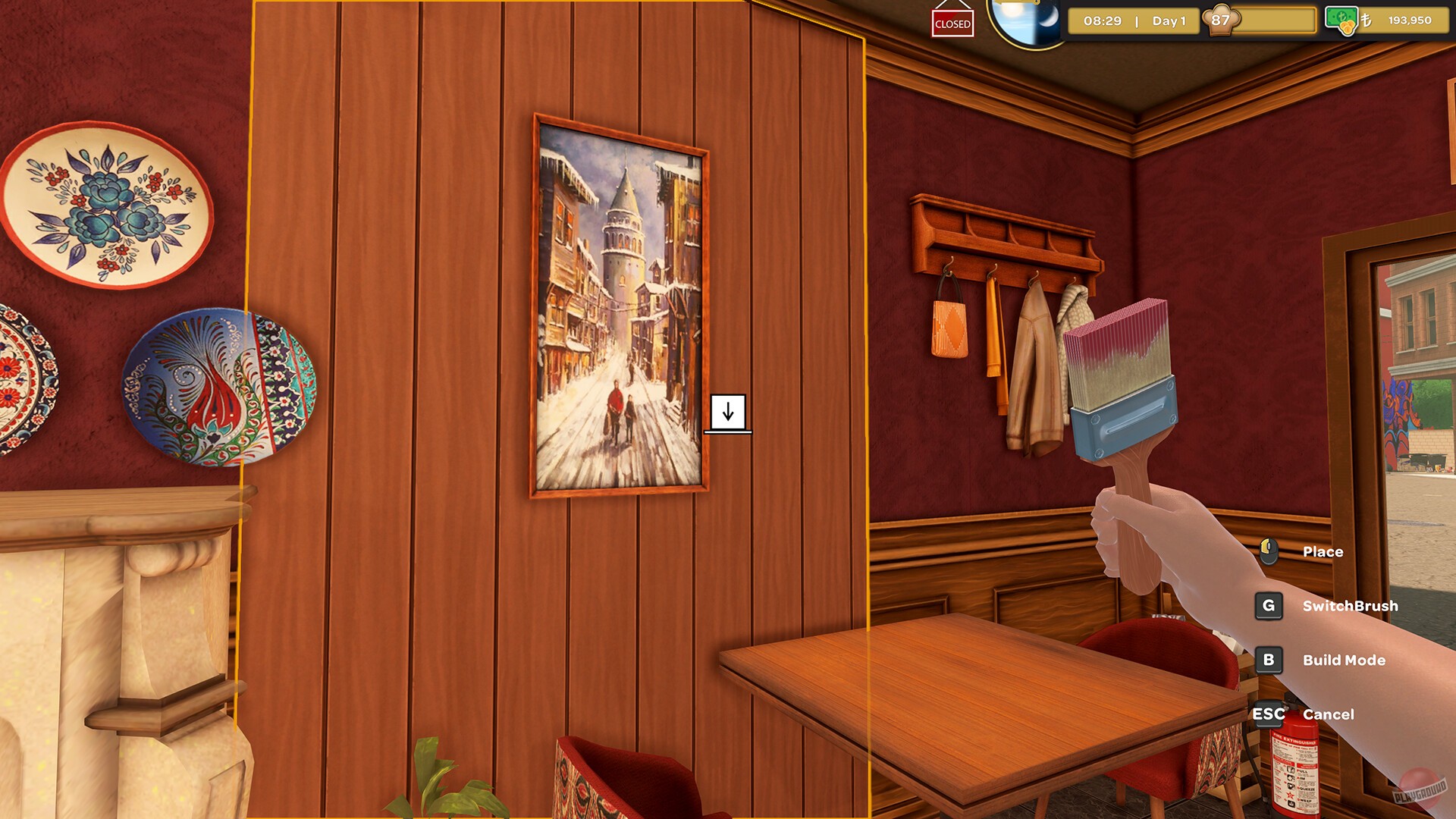The width and height of the screenshot is (1456, 819).
Task: Select the chef hat level icon
Action: [x=1221, y=20]
